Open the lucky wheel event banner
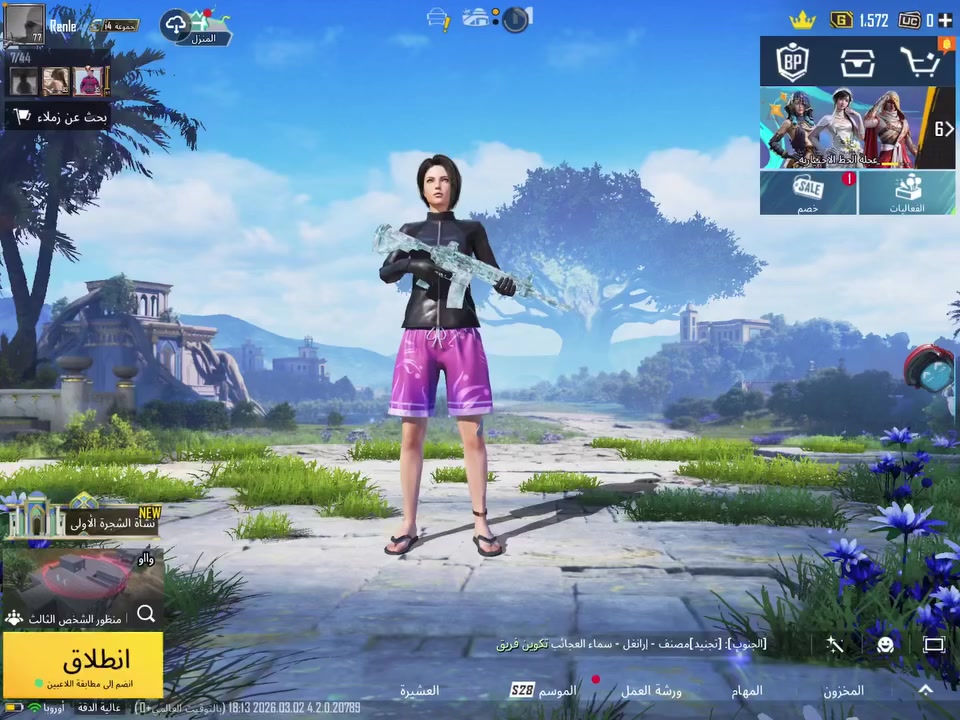The image size is (960, 720). (846, 128)
